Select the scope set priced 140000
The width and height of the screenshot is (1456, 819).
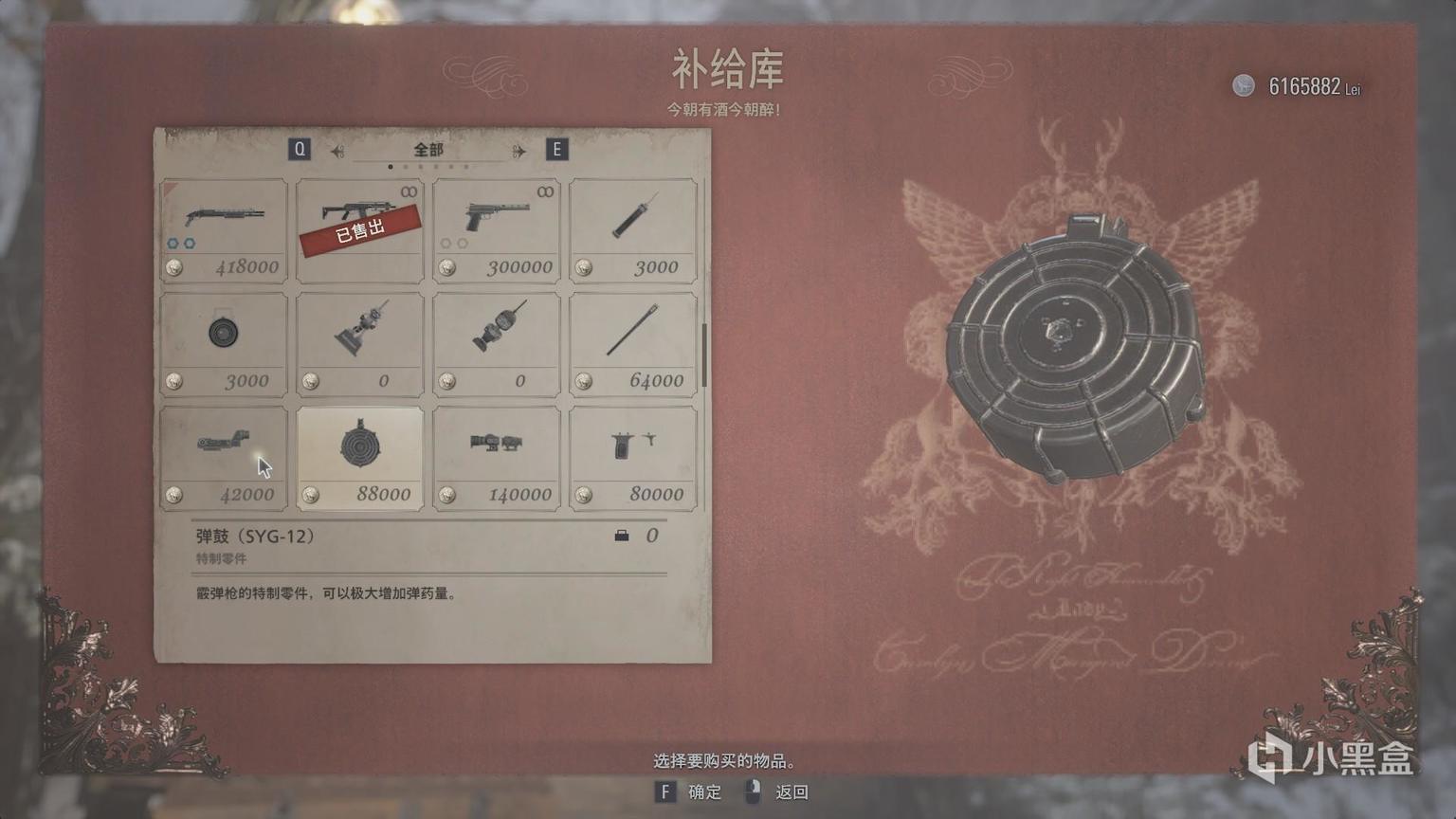(496, 455)
